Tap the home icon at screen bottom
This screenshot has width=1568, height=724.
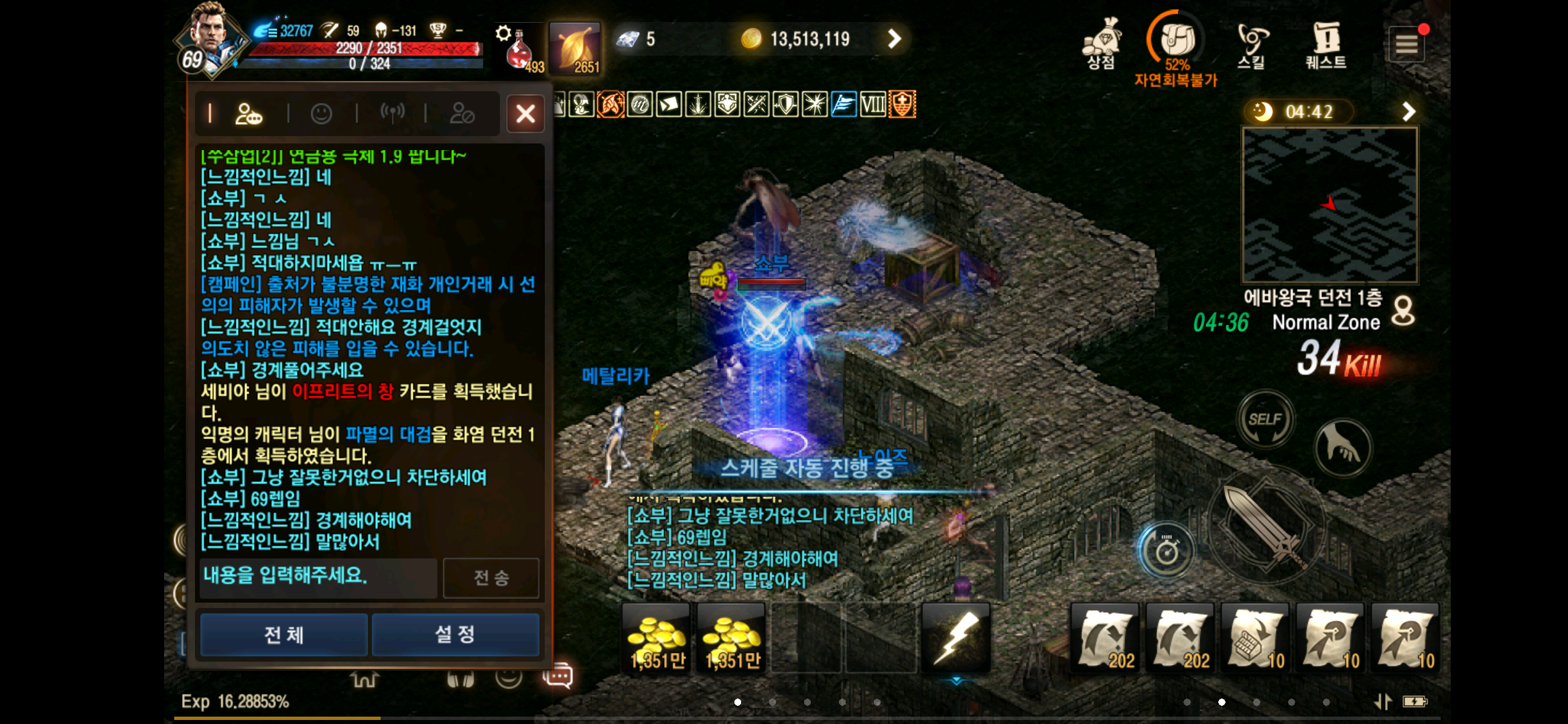[x=365, y=678]
